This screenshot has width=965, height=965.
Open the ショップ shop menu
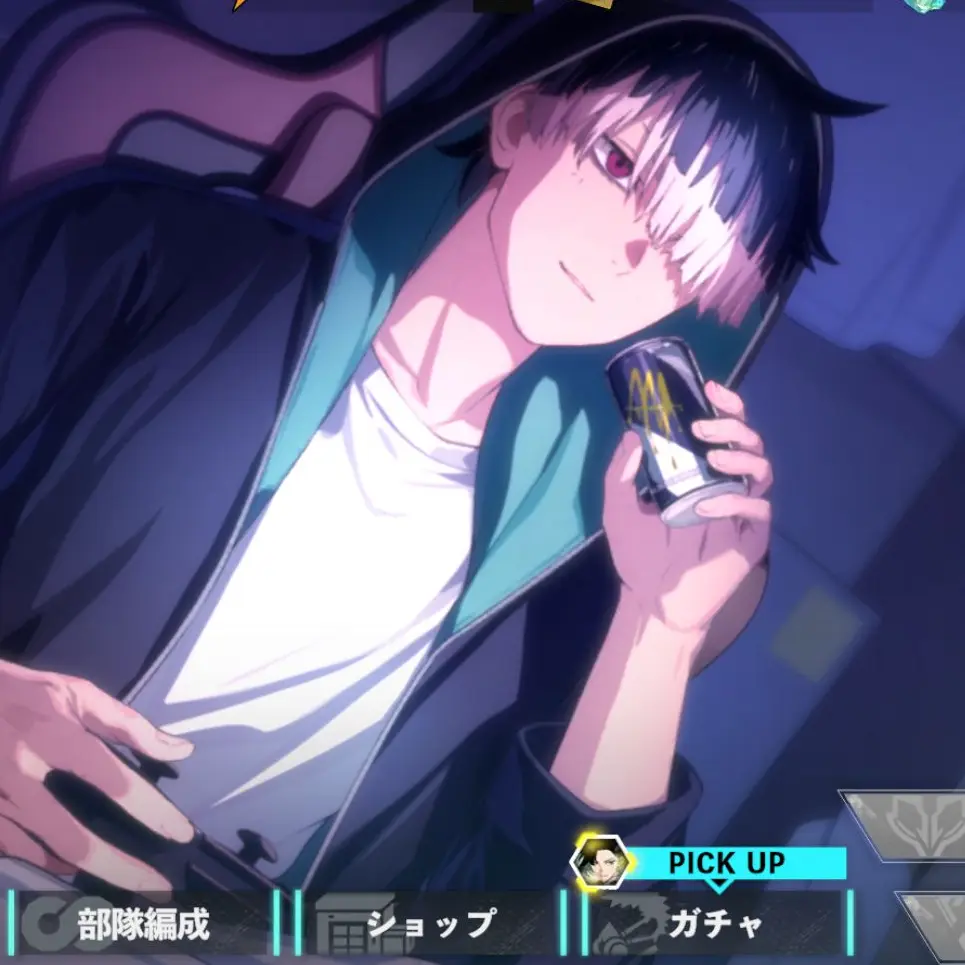tap(430, 924)
